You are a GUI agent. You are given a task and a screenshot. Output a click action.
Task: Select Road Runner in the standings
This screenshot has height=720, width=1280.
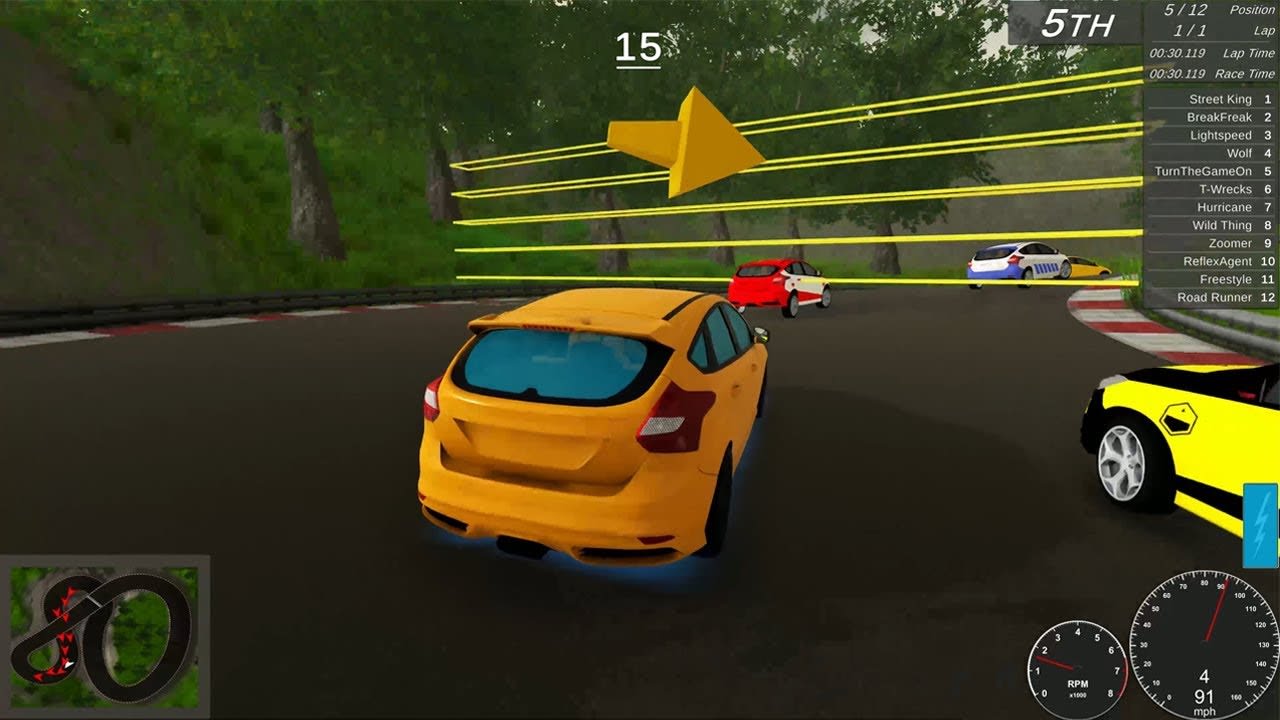tap(1212, 297)
